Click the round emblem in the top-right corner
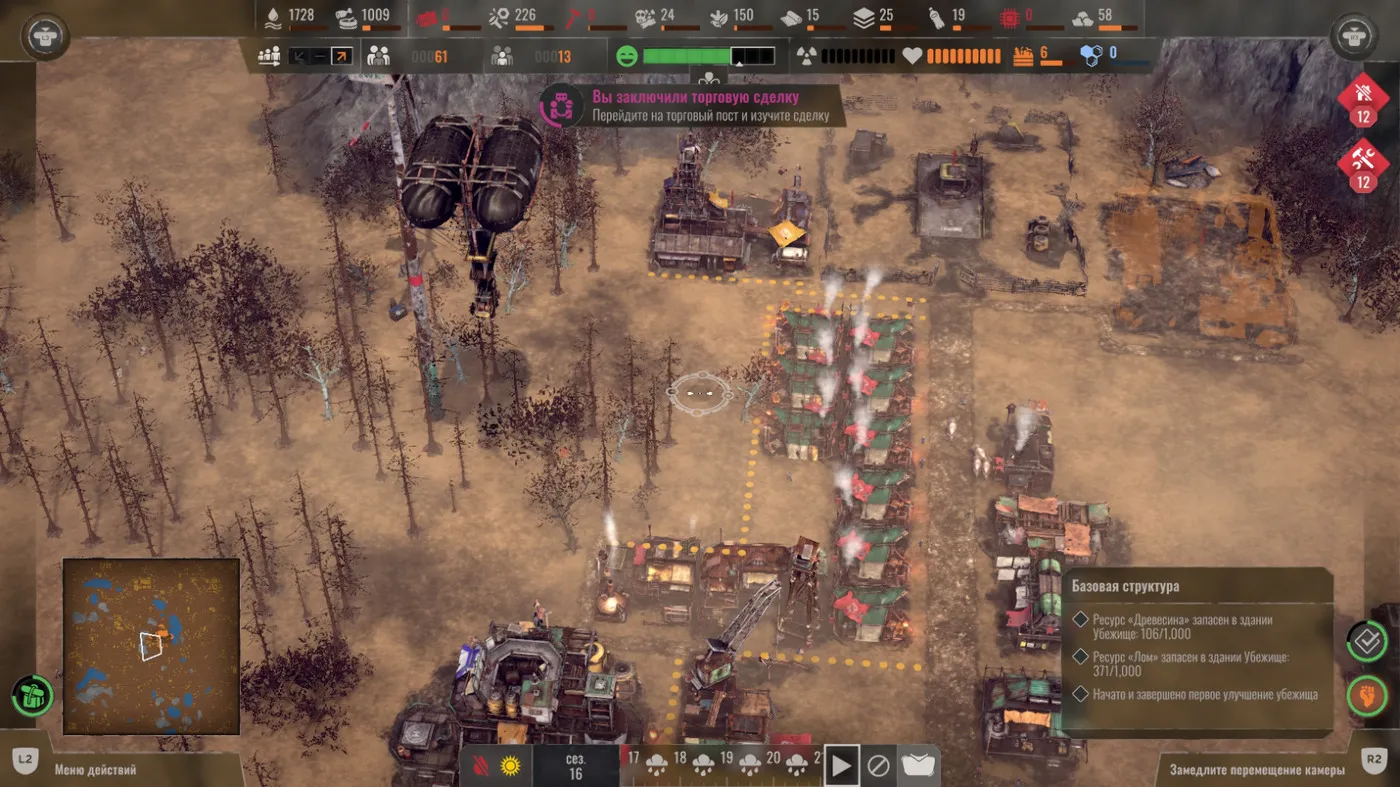This screenshot has width=1400, height=787. tap(1354, 36)
